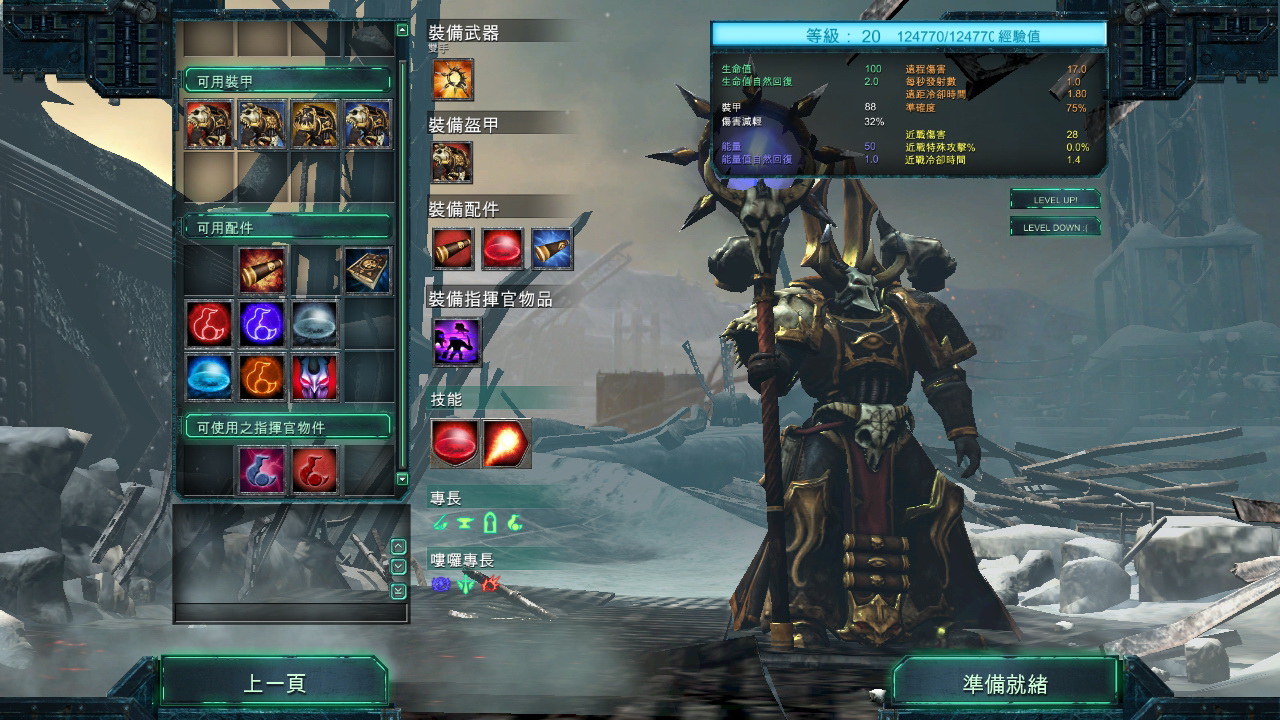Click the LEVEL UP! button
Viewport: 1280px width, 720px height.
(1054, 200)
